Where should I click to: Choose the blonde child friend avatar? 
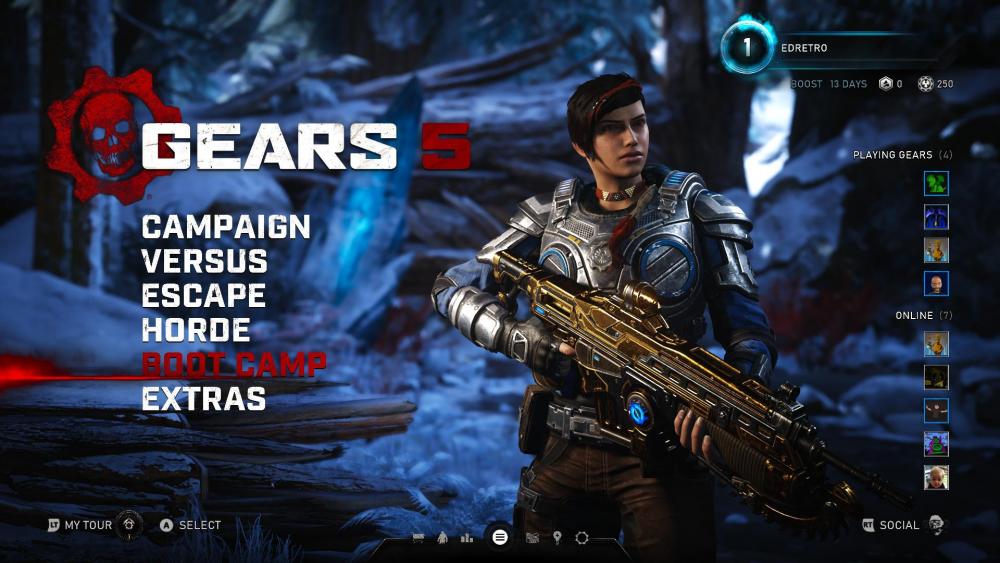click(x=936, y=477)
